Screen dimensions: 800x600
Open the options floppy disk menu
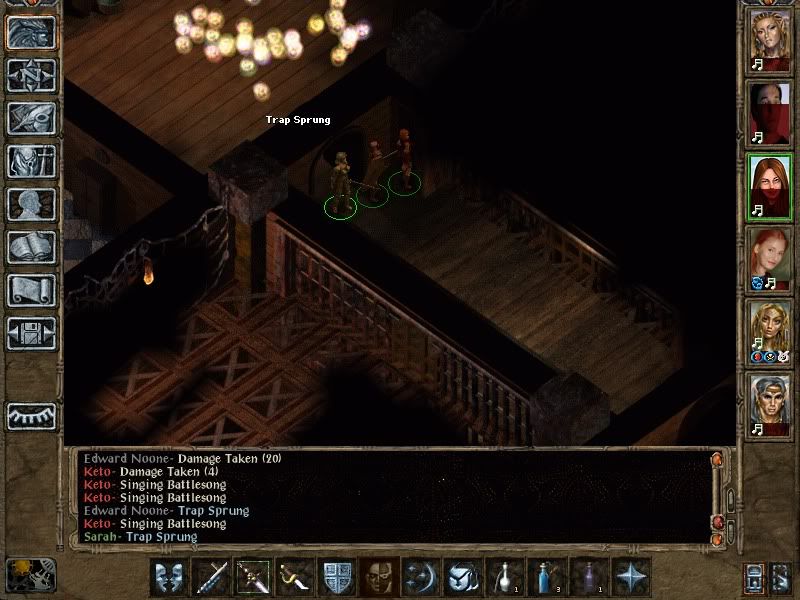[x=31, y=333]
